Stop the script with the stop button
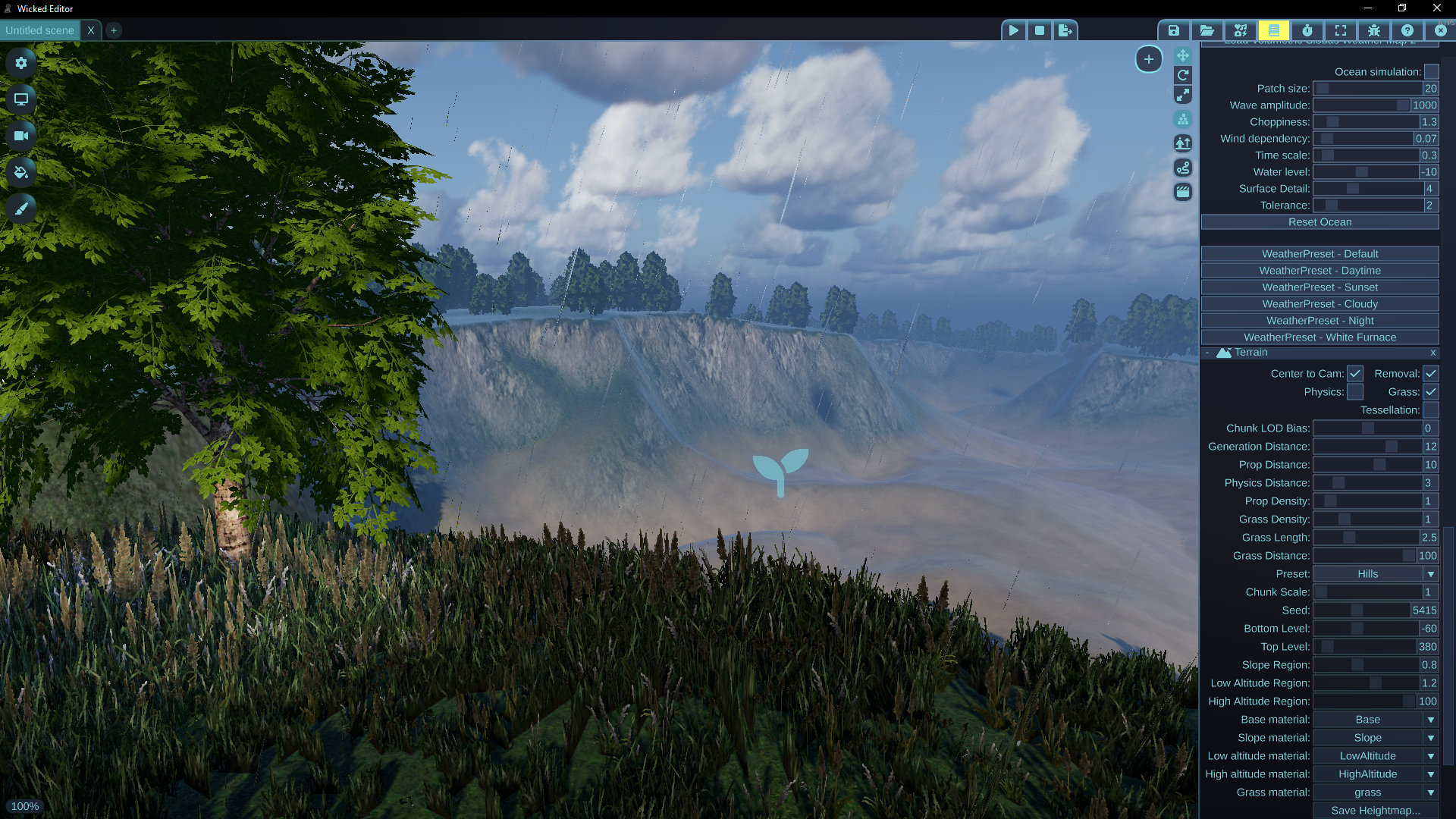 click(1040, 30)
